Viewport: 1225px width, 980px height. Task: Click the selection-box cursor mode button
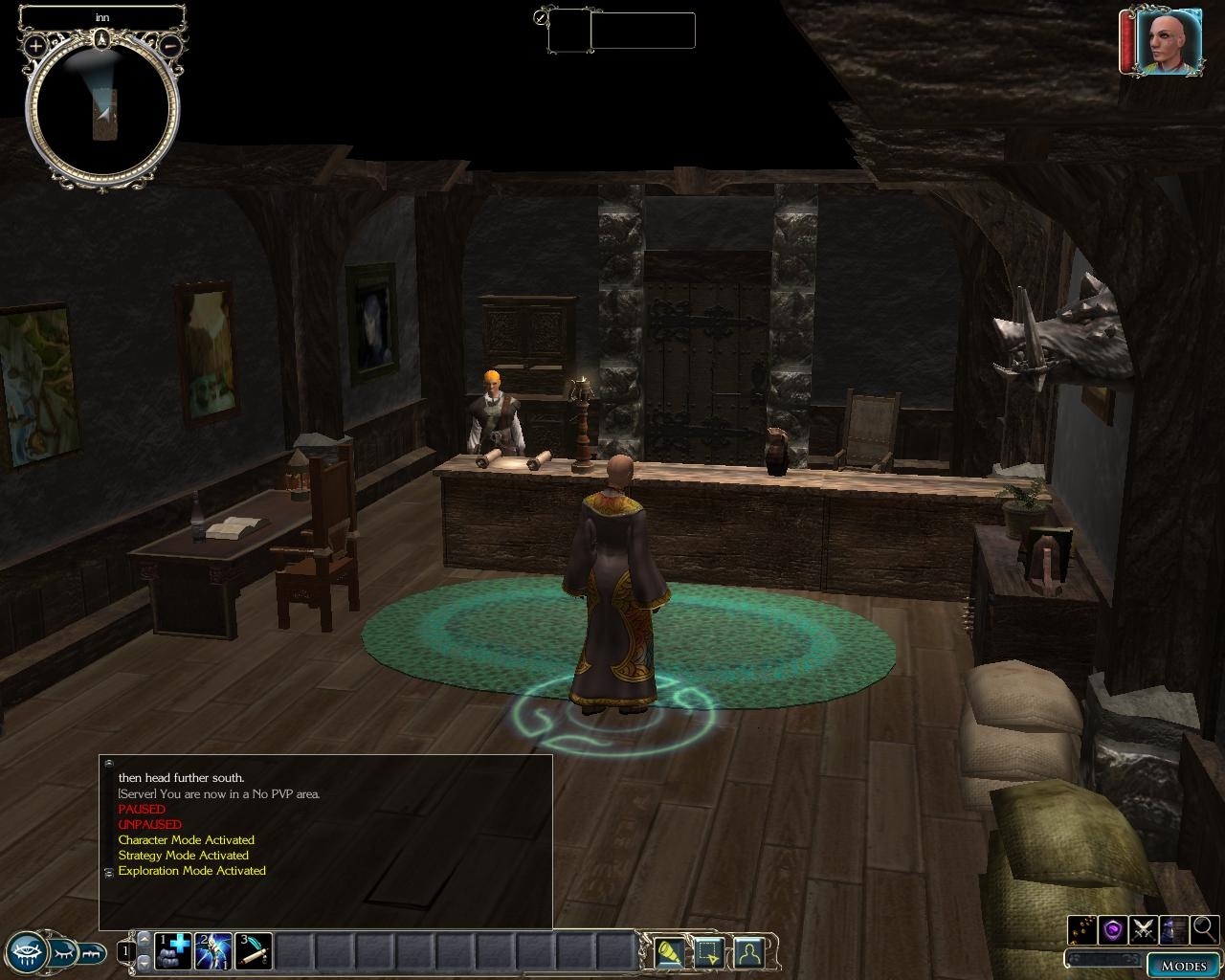pos(709,952)
